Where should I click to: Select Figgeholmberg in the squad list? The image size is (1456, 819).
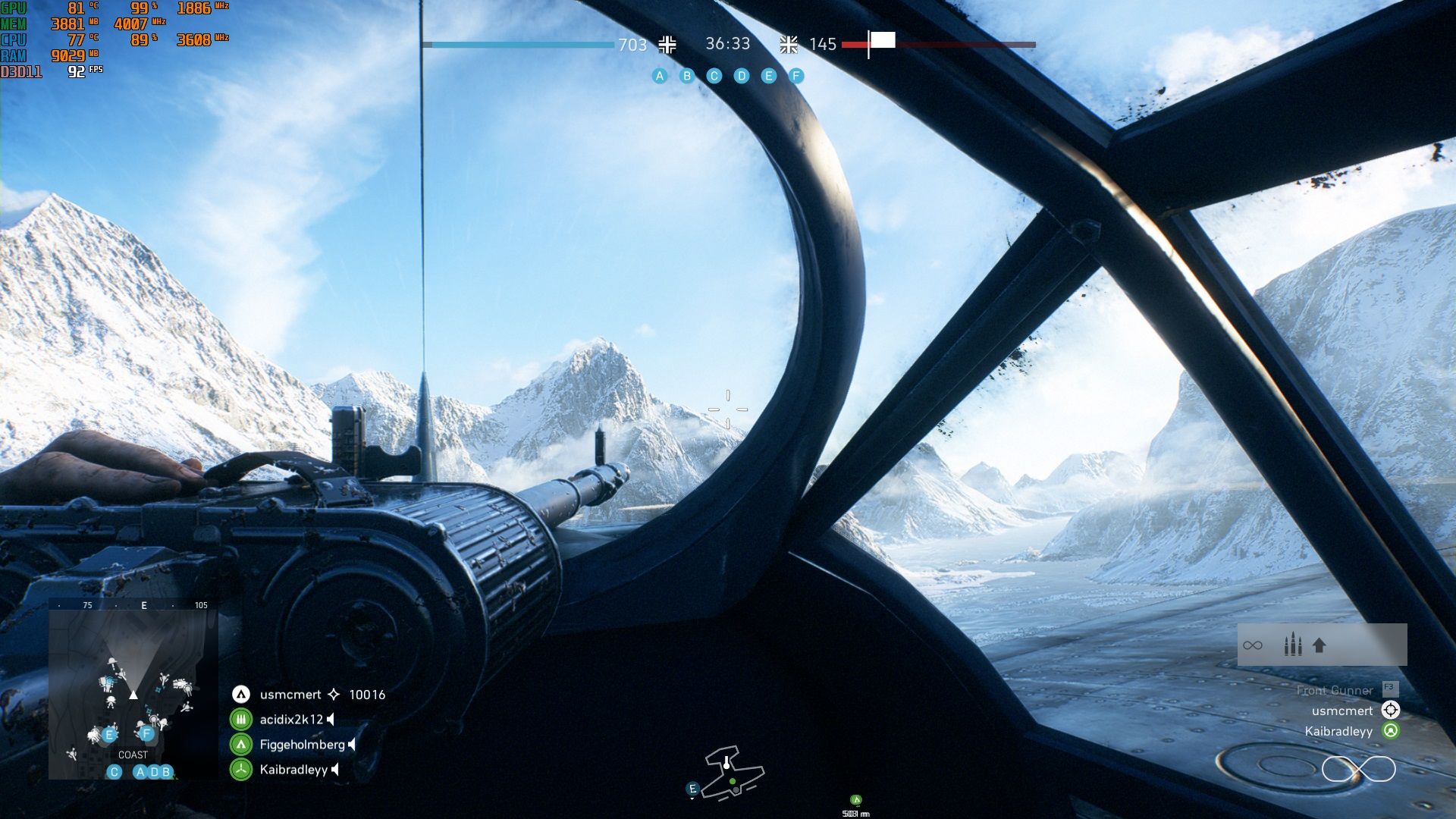(x=302, y=745)
